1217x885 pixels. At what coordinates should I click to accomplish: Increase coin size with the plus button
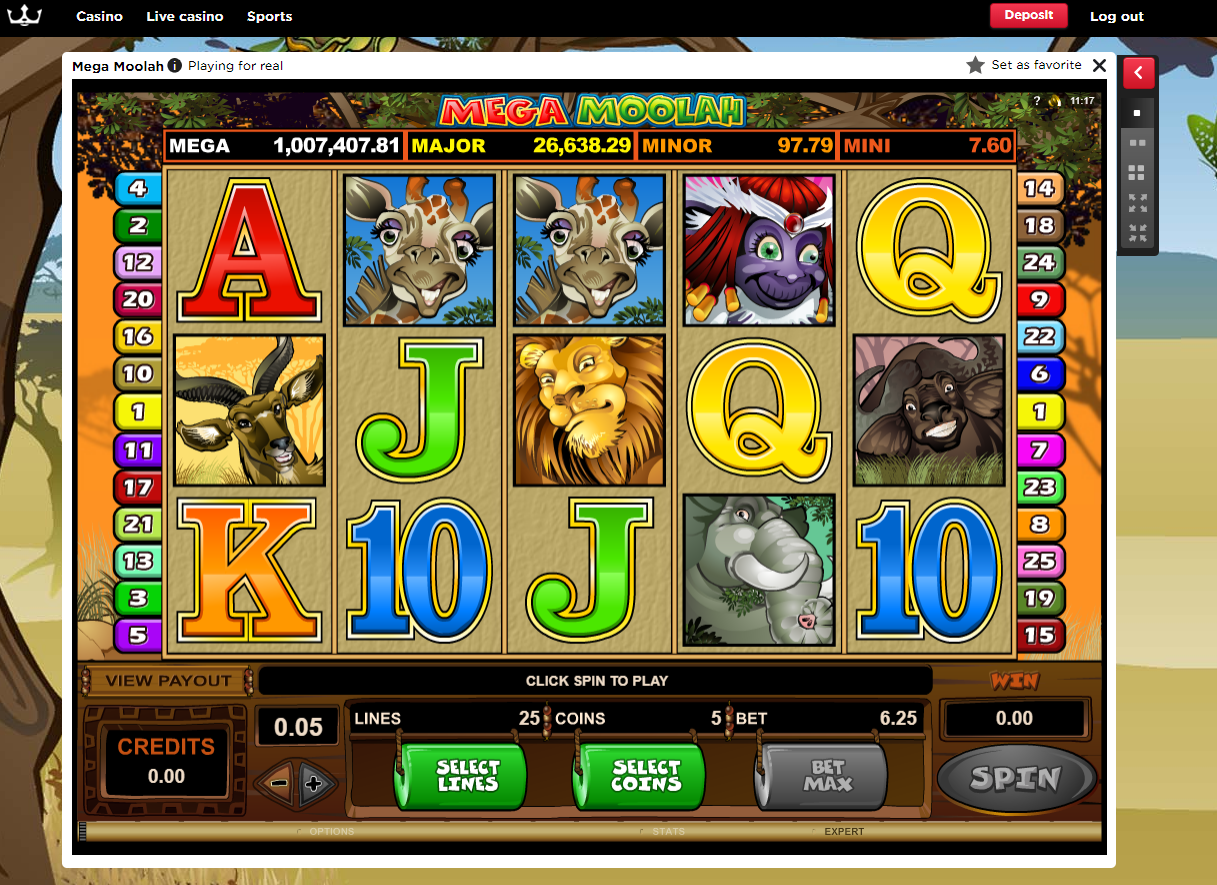(313, 783)
